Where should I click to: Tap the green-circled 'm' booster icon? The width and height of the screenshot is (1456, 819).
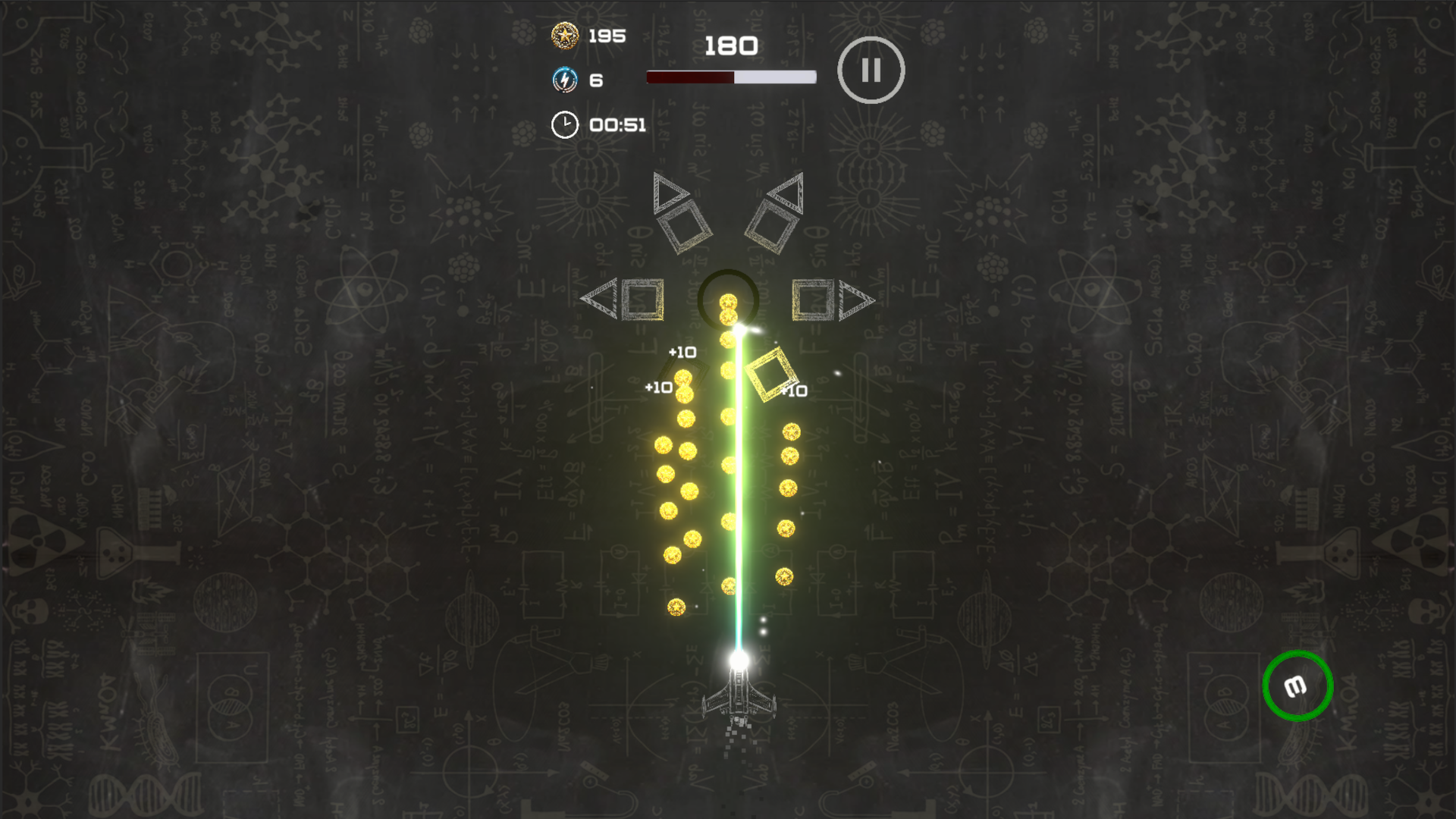(1297, 685)
